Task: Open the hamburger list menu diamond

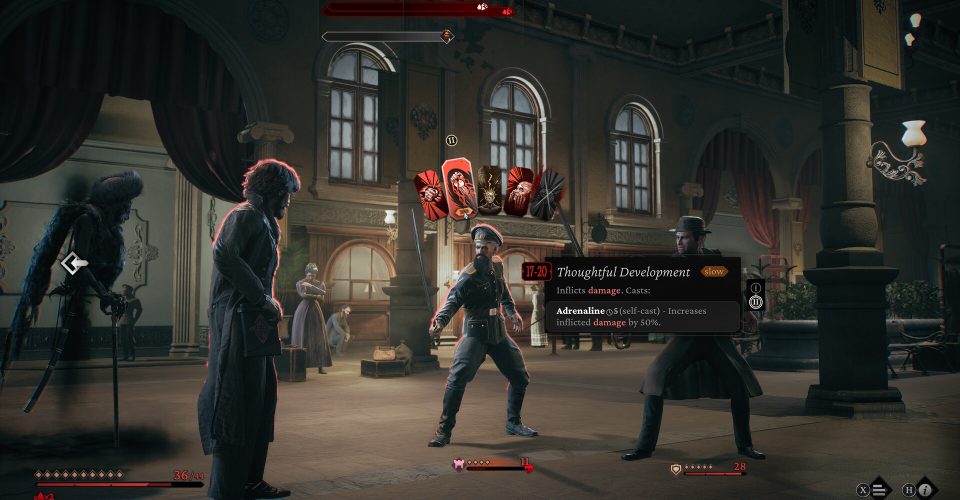Action: tap(879, 489)
